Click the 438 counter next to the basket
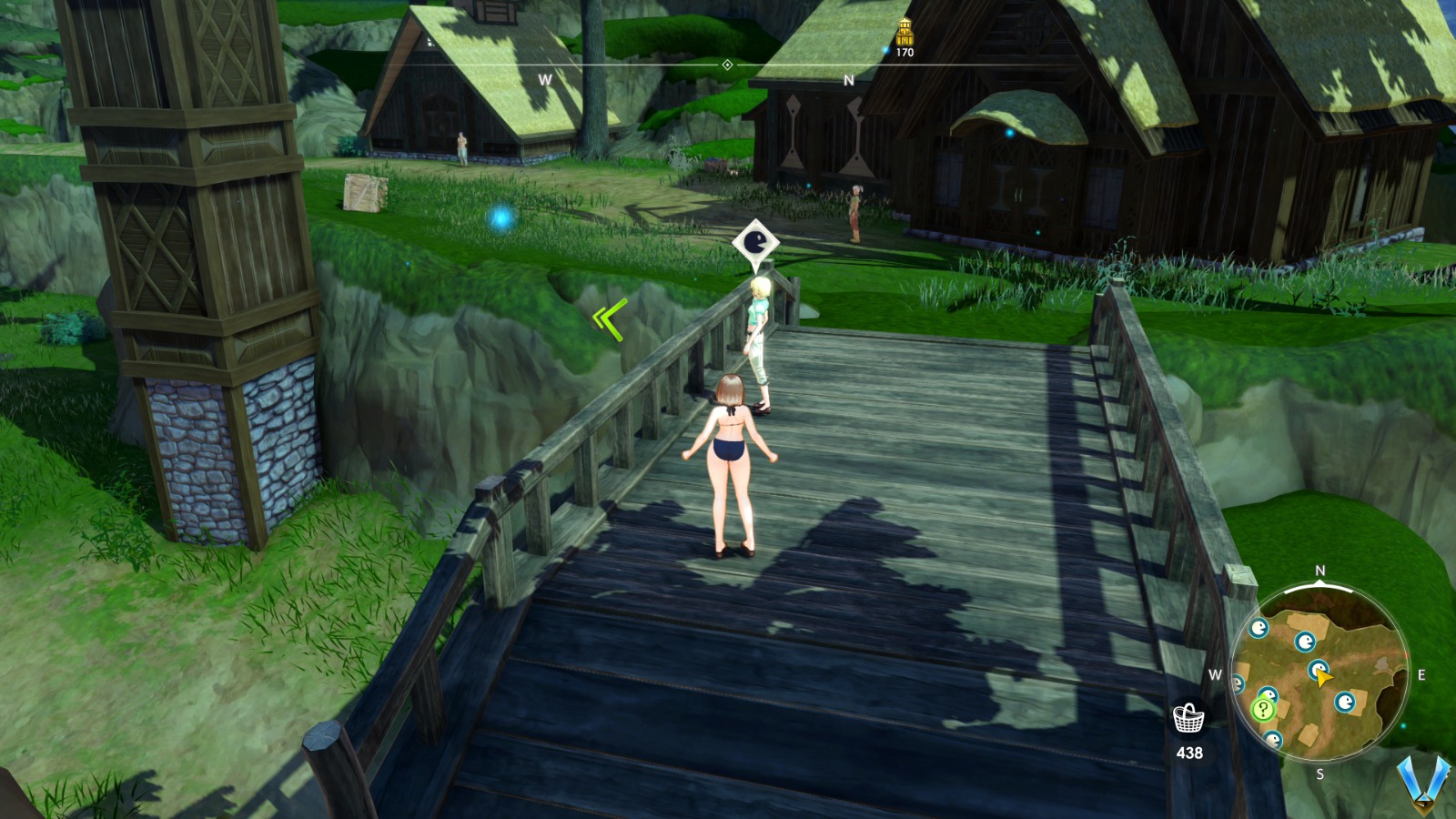Screen dimensions: 1456x819 (x=1188, y=753)
